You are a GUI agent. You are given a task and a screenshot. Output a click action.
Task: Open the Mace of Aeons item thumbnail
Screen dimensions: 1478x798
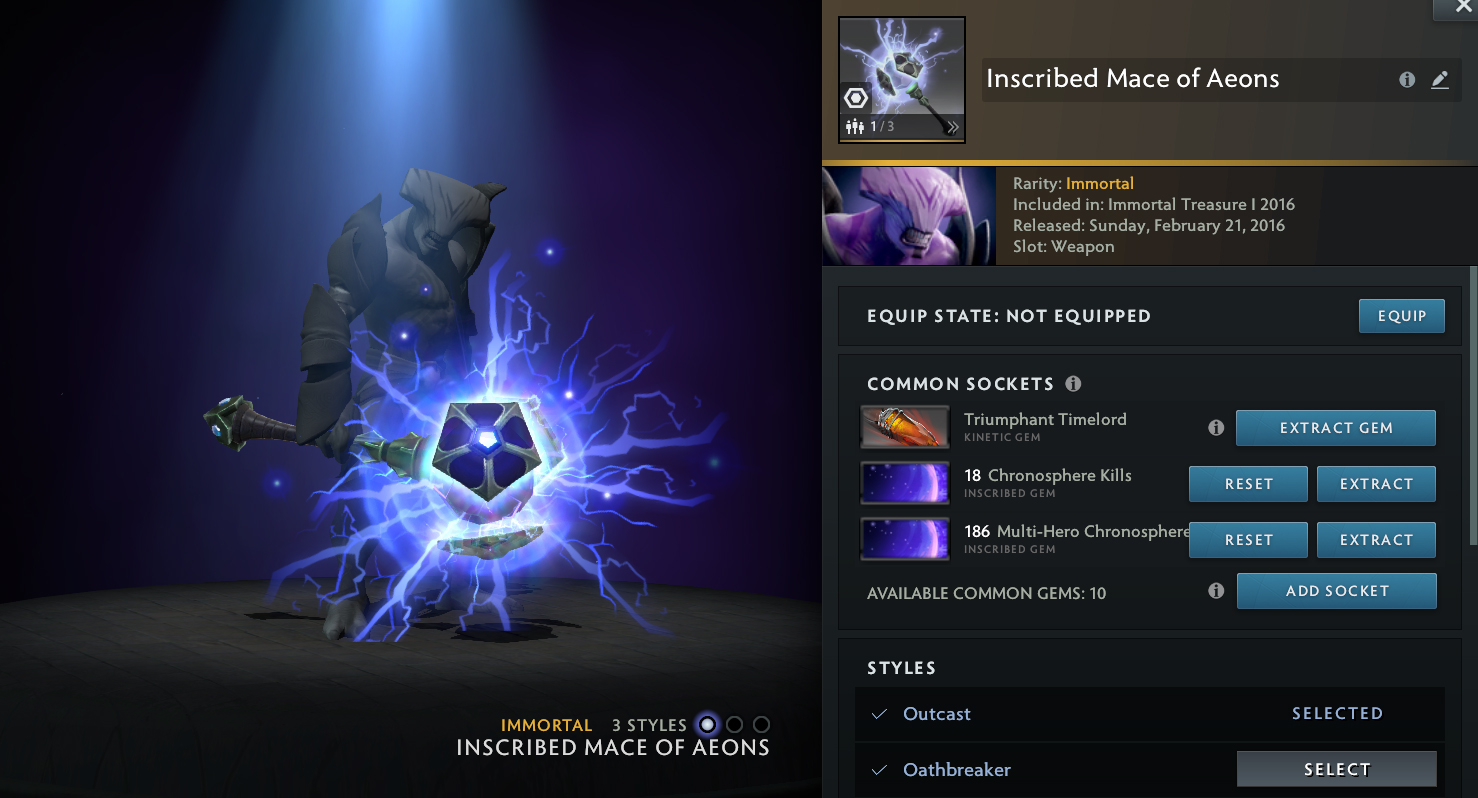point(902,80)
